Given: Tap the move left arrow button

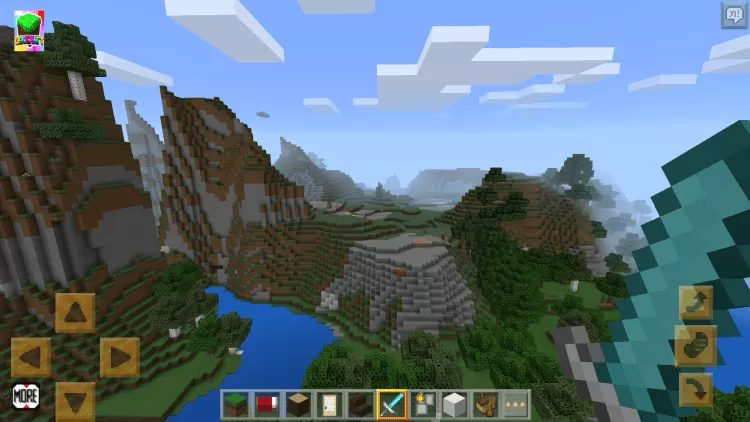Looking at the screenshot, I should pos(31,357).
